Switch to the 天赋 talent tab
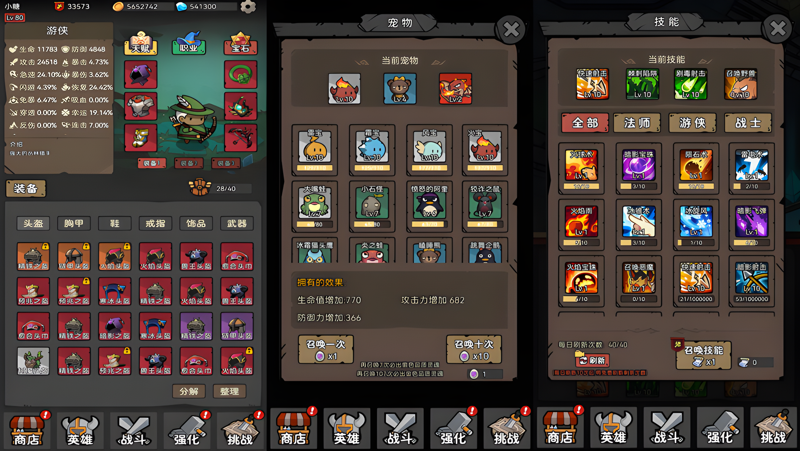This screenshot has height=451, width=800. click(x=140, y=46)
